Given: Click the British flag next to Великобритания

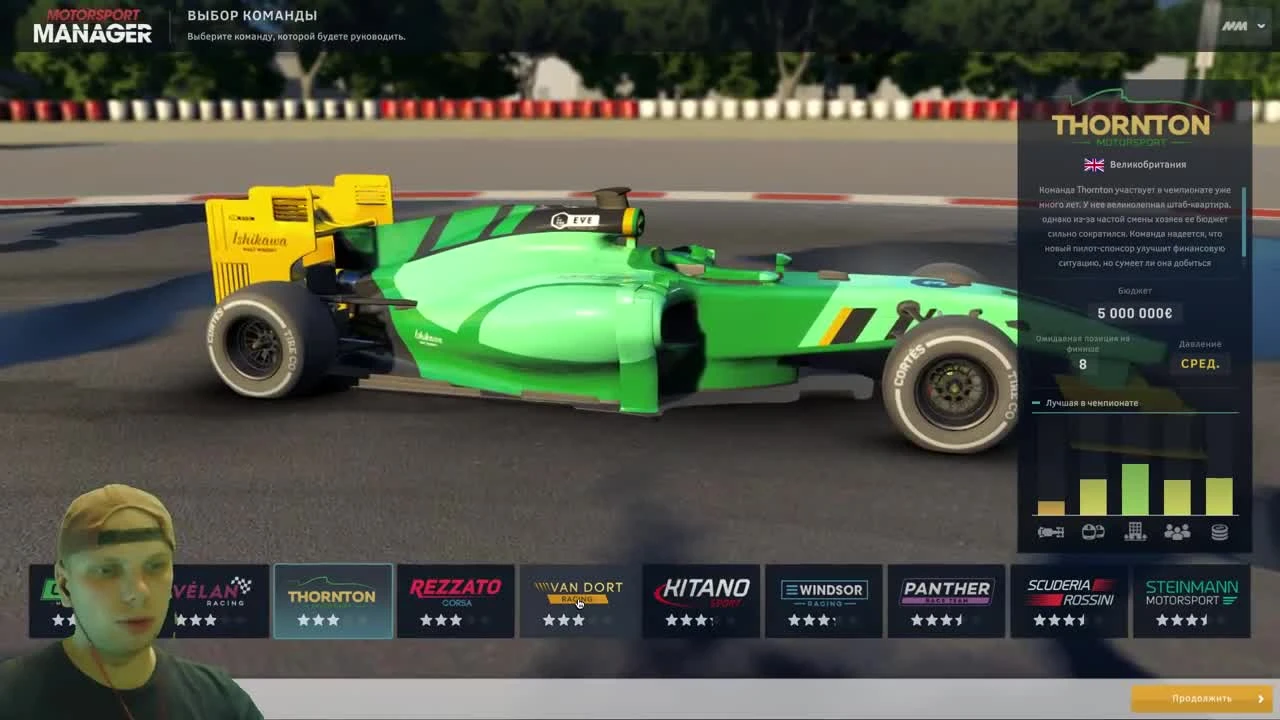Looking at the screenshot, I should 1093,164.
